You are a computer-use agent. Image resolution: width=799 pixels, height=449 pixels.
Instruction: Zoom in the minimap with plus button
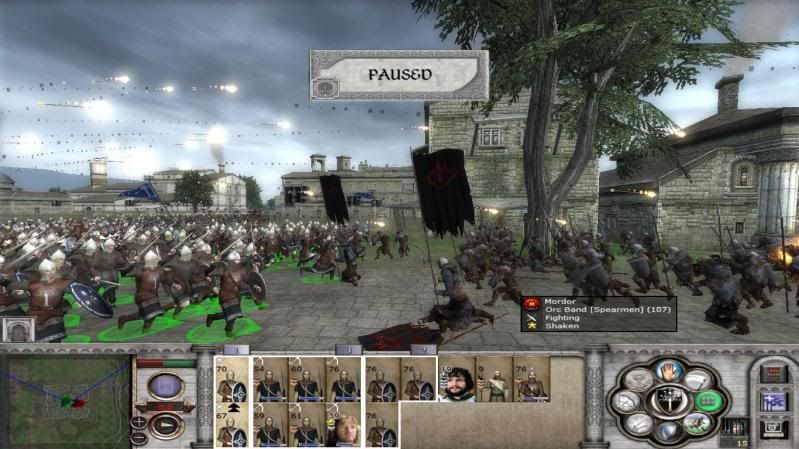[140, 422]
